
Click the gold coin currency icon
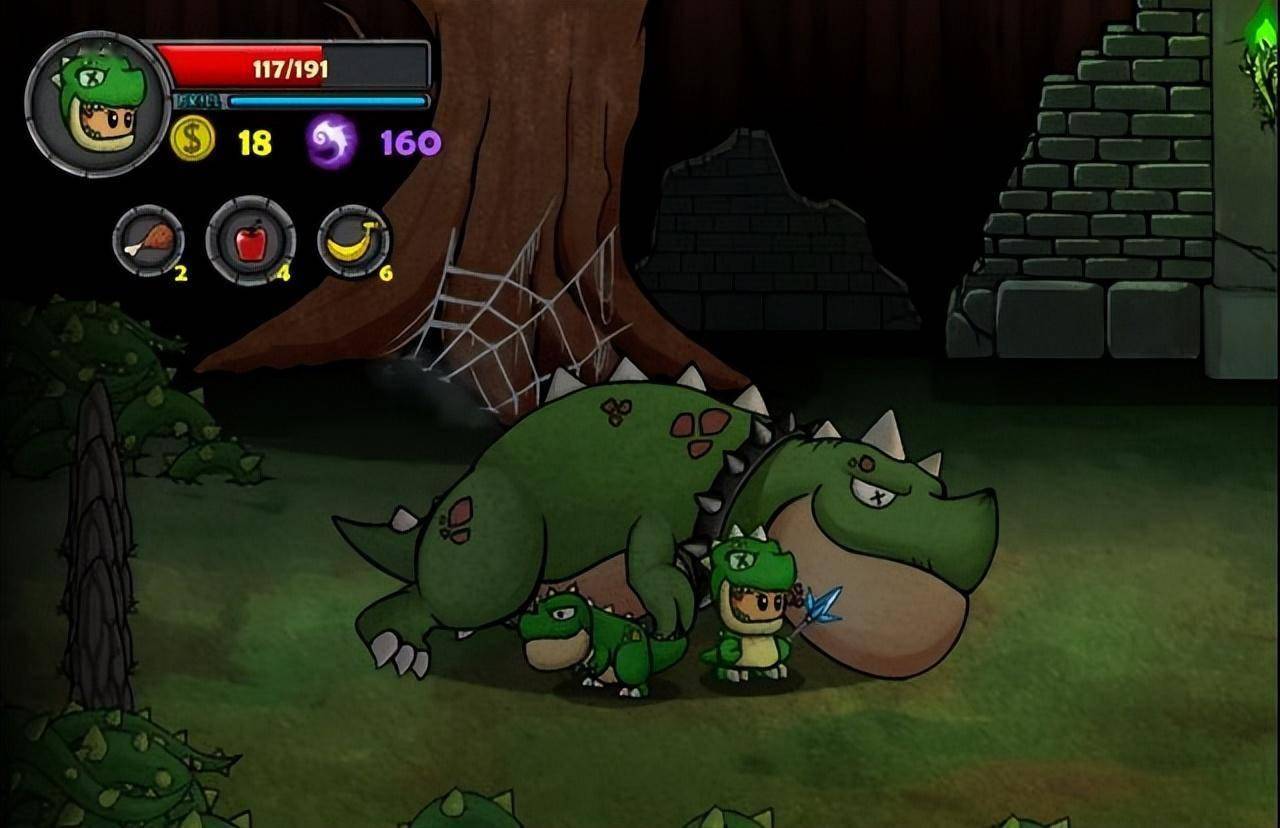pyautogui.click(x=192, y=140)
